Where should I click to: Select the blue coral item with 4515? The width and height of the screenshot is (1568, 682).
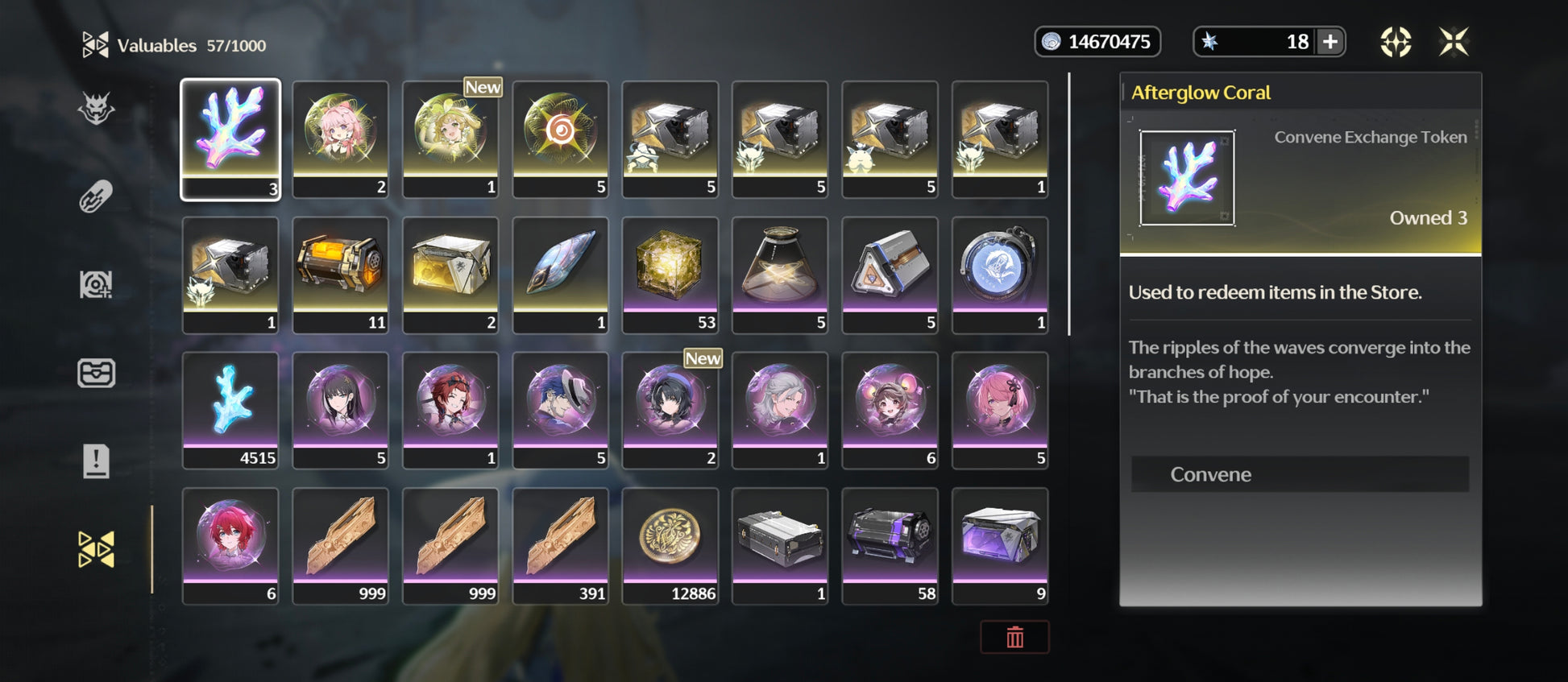click(230, 409)
